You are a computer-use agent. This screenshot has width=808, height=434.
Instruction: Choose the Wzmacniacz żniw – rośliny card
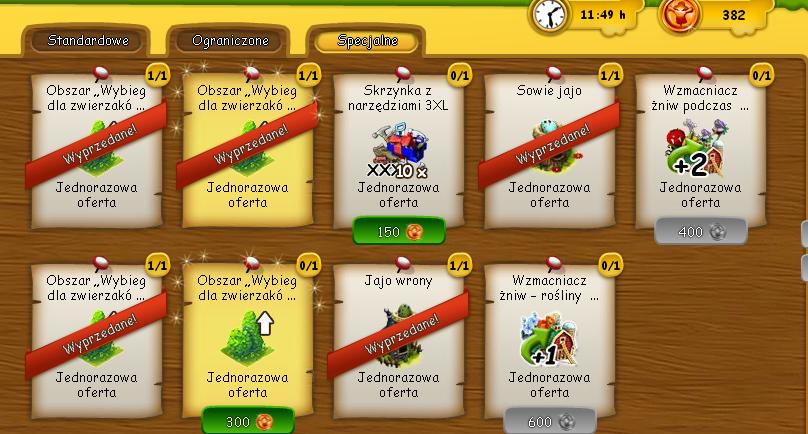(549, 335)
